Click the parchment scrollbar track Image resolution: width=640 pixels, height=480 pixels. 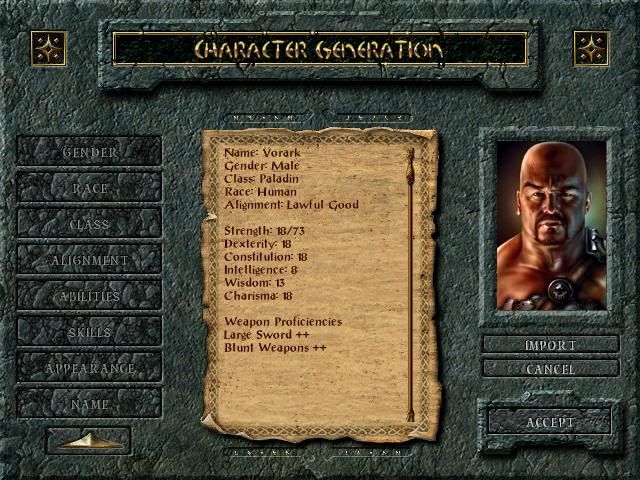(410, 290)
